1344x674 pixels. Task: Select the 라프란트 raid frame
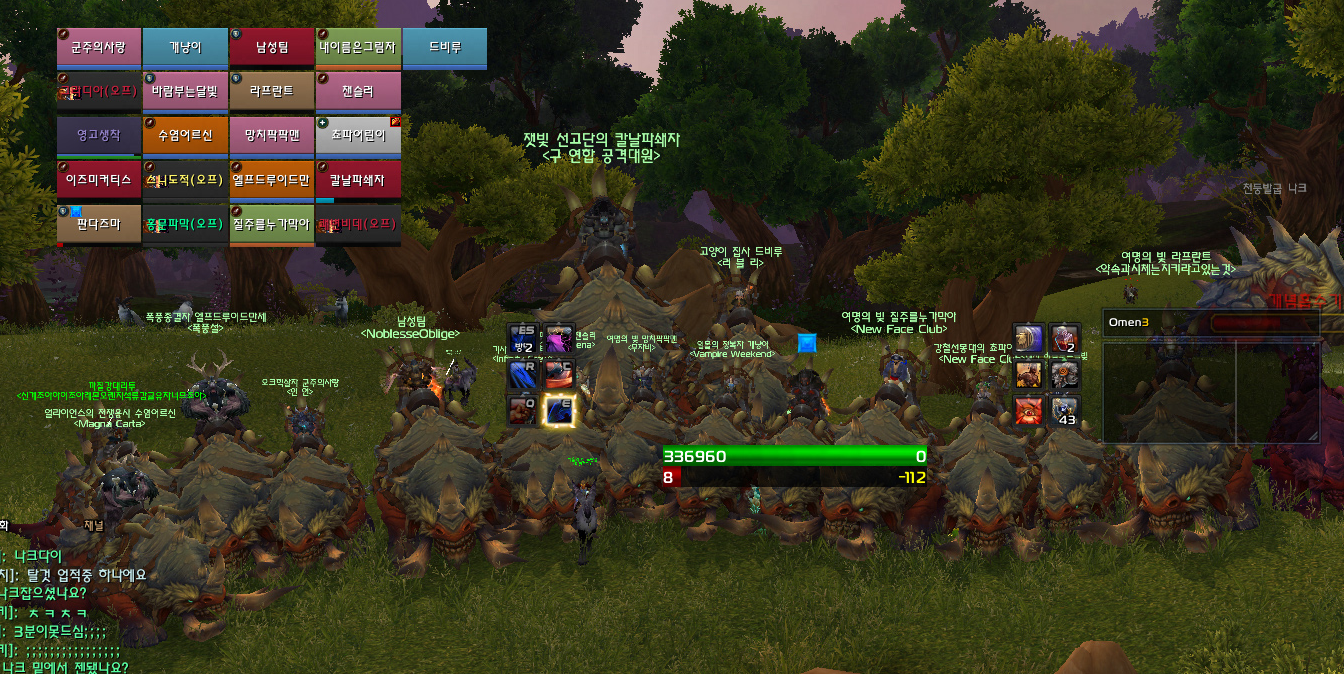(271, 91)
